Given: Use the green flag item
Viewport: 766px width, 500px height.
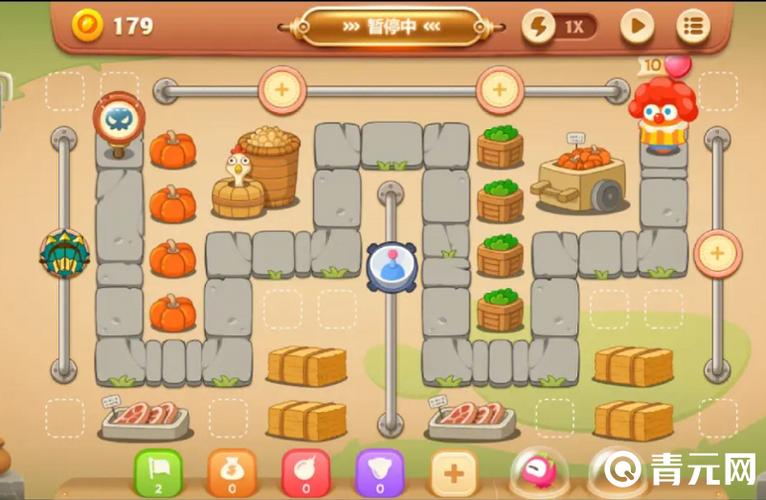Looking at the screenshot, I should click(157, 470).
